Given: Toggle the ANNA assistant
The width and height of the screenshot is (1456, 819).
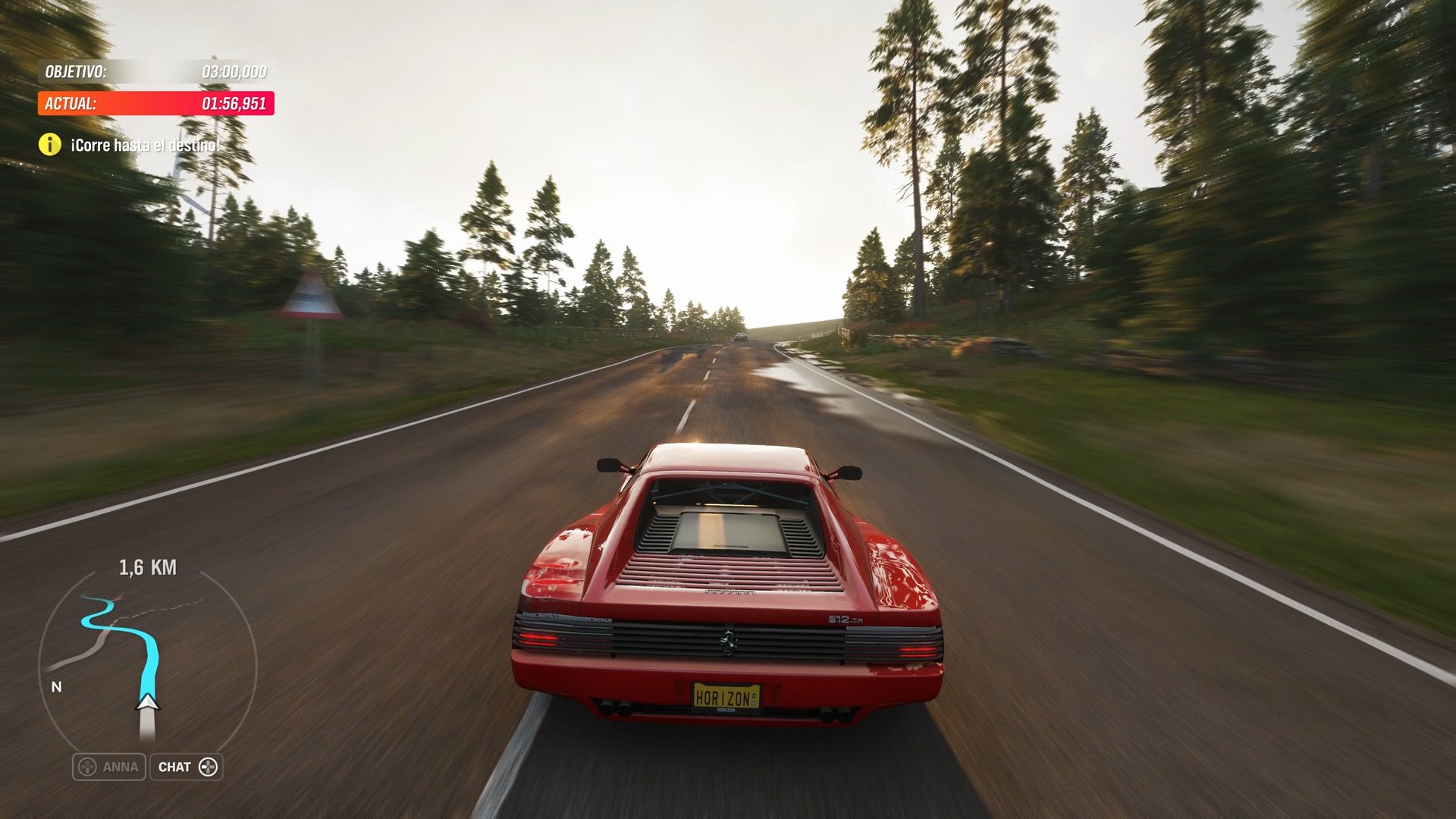Looking at the screenshot, I should 108,767.
